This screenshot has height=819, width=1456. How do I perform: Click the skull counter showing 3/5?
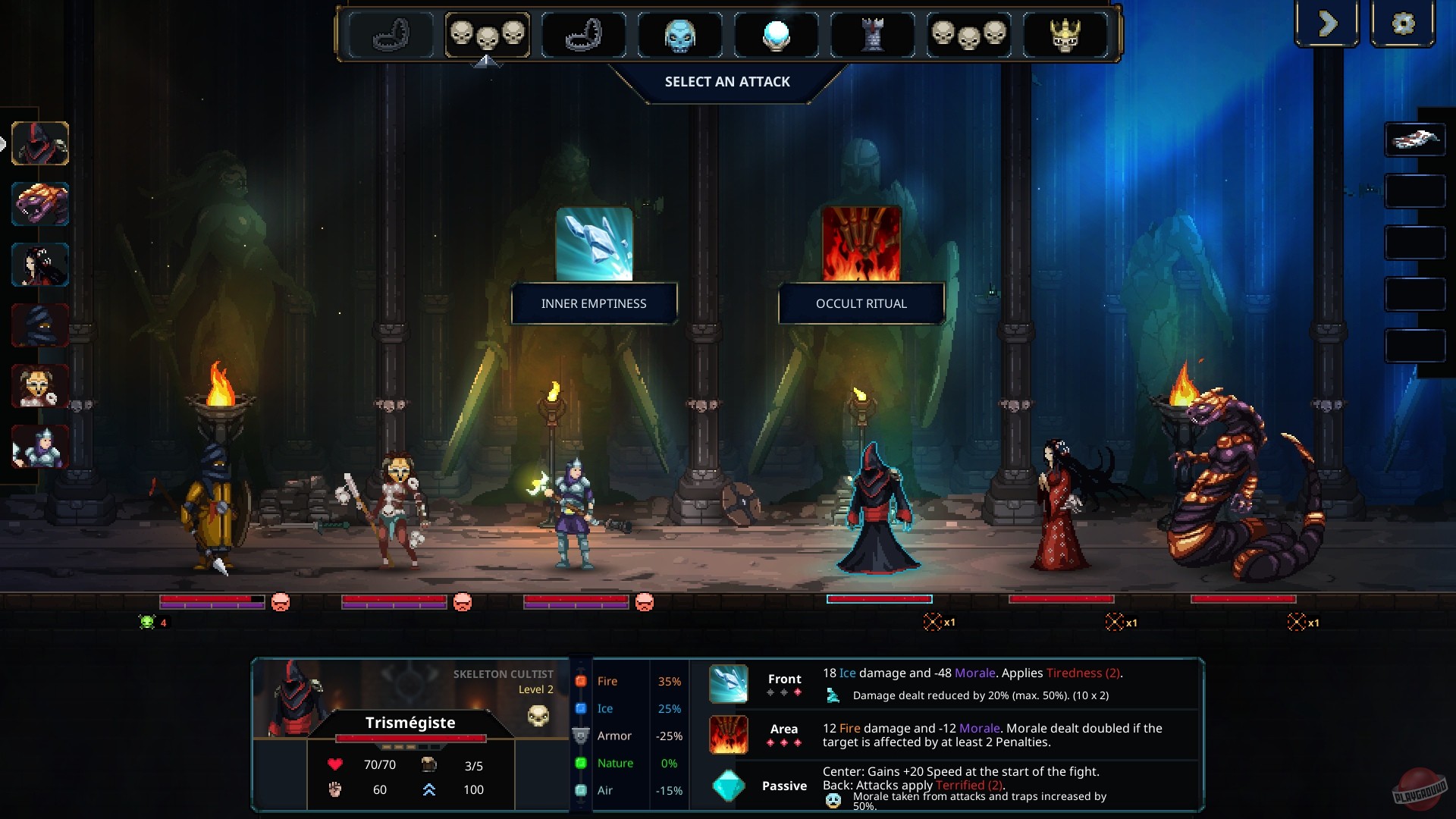[455, 764]
